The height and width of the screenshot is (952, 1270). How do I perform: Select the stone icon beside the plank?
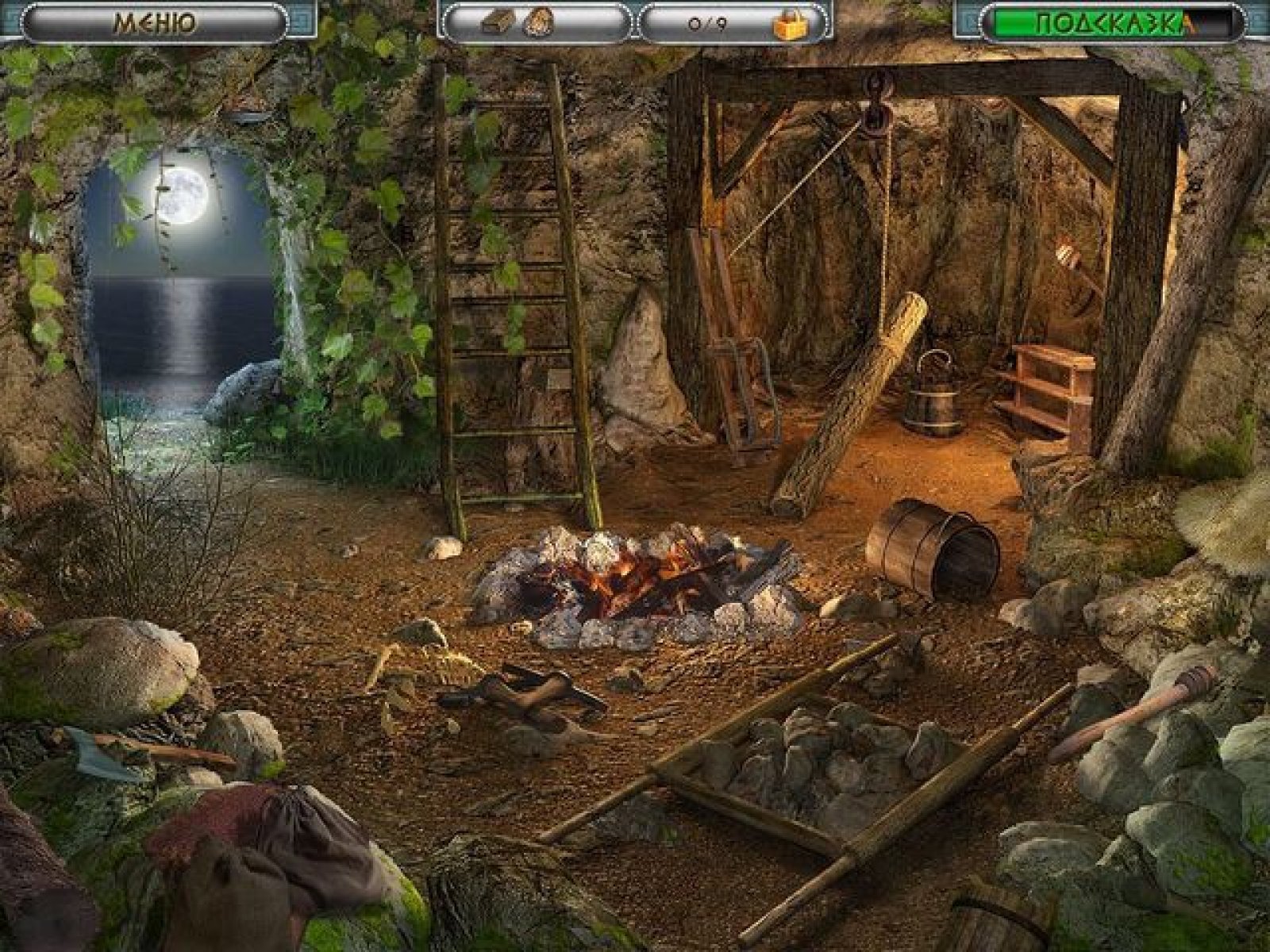click(x=541, y=22)
